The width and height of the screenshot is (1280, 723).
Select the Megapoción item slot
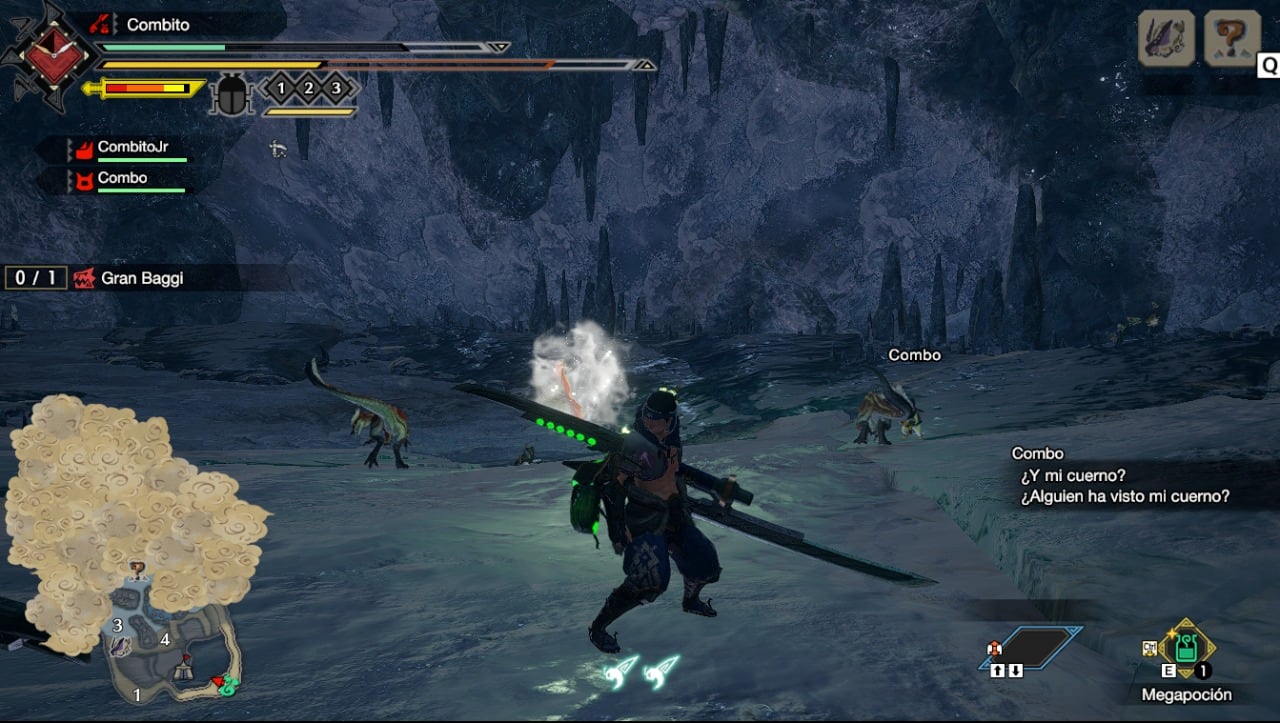pos(1186,649)
